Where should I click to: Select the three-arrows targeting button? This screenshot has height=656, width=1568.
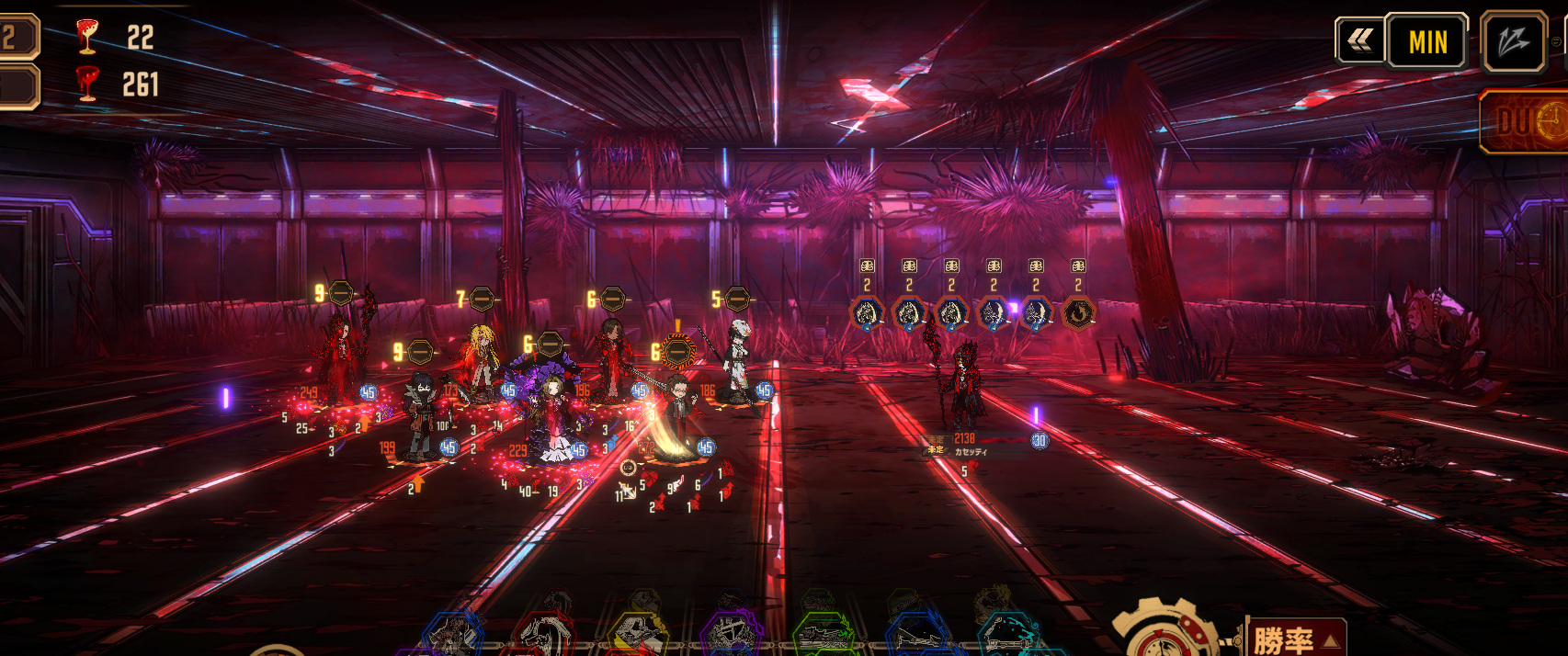(1513, 41)
